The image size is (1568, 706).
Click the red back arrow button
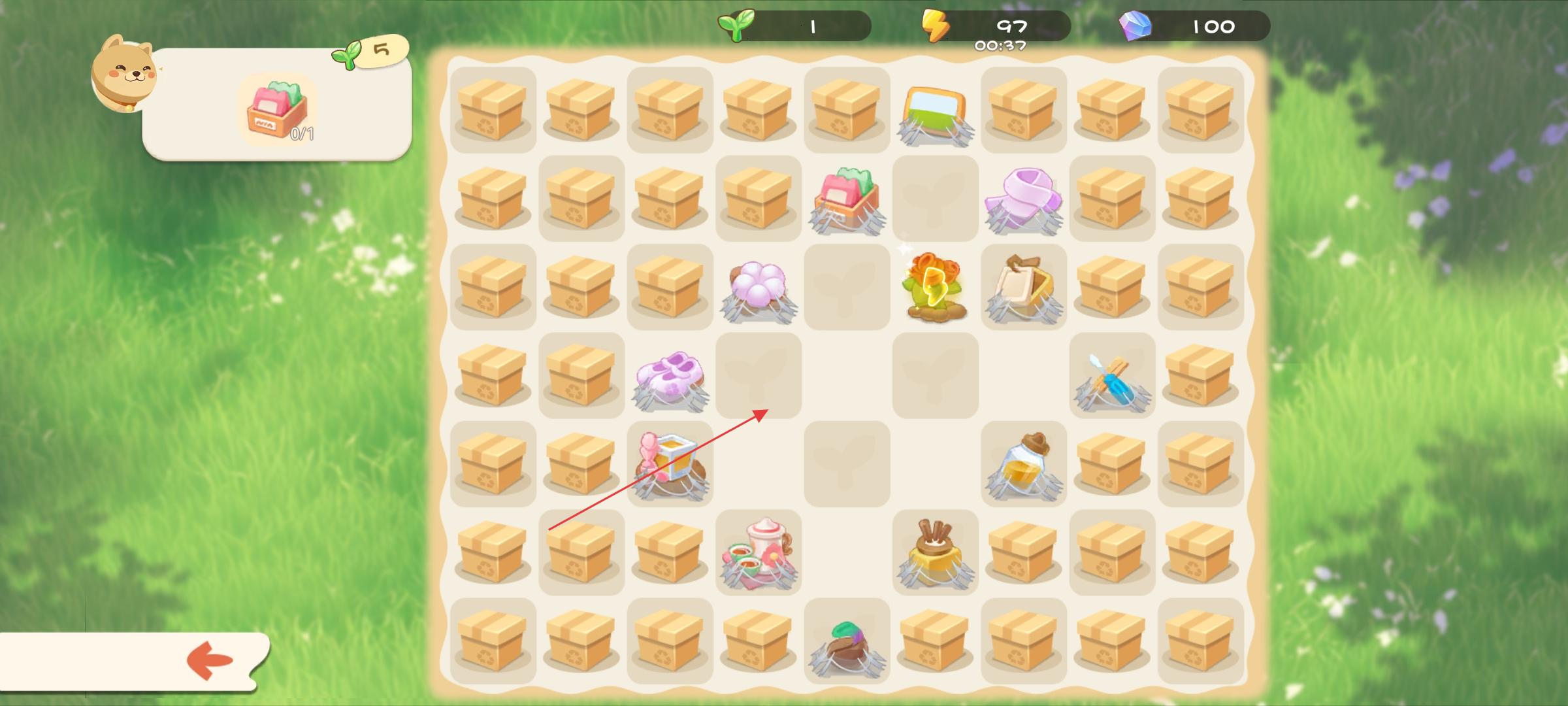210,660
